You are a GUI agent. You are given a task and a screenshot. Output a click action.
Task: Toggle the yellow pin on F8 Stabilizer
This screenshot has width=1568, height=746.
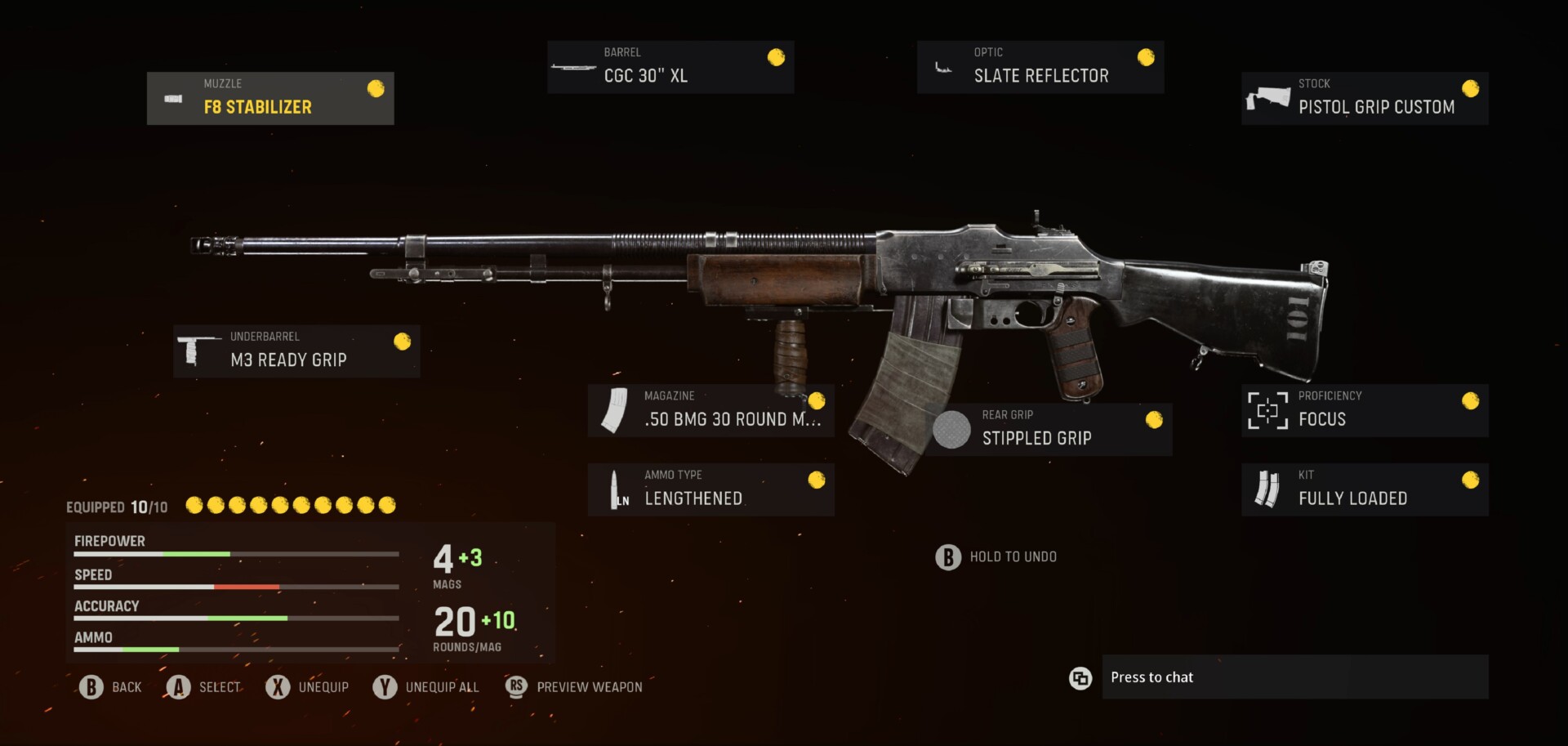pyautogui.click(x=376, y=88)
